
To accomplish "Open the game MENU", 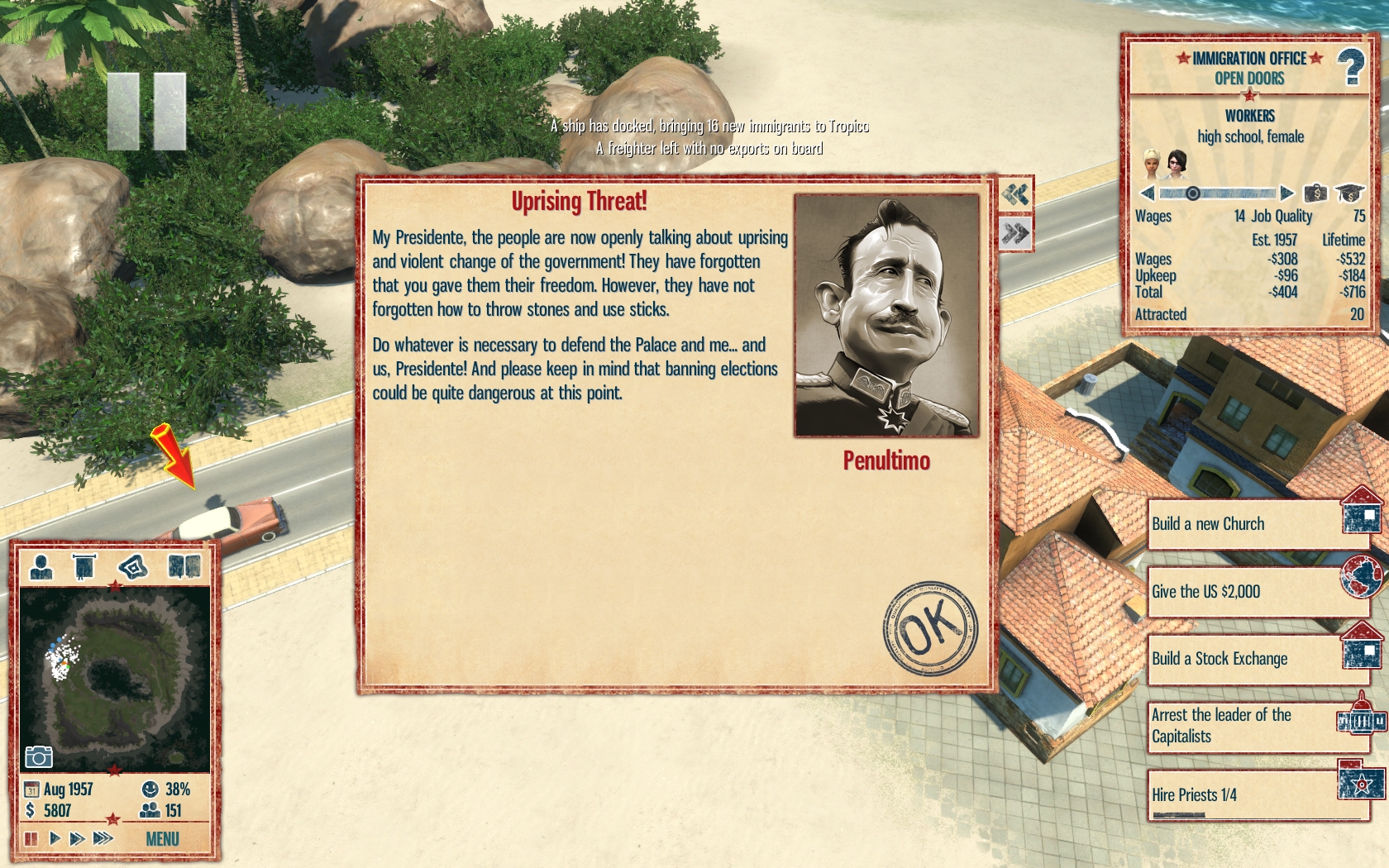I will tap(162, 839).
